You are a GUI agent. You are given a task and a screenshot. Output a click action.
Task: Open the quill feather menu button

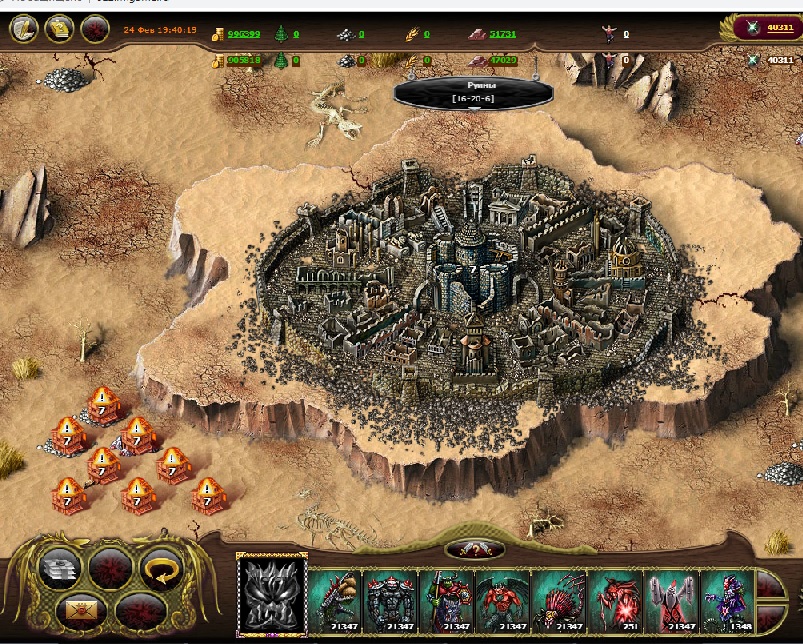25,29
